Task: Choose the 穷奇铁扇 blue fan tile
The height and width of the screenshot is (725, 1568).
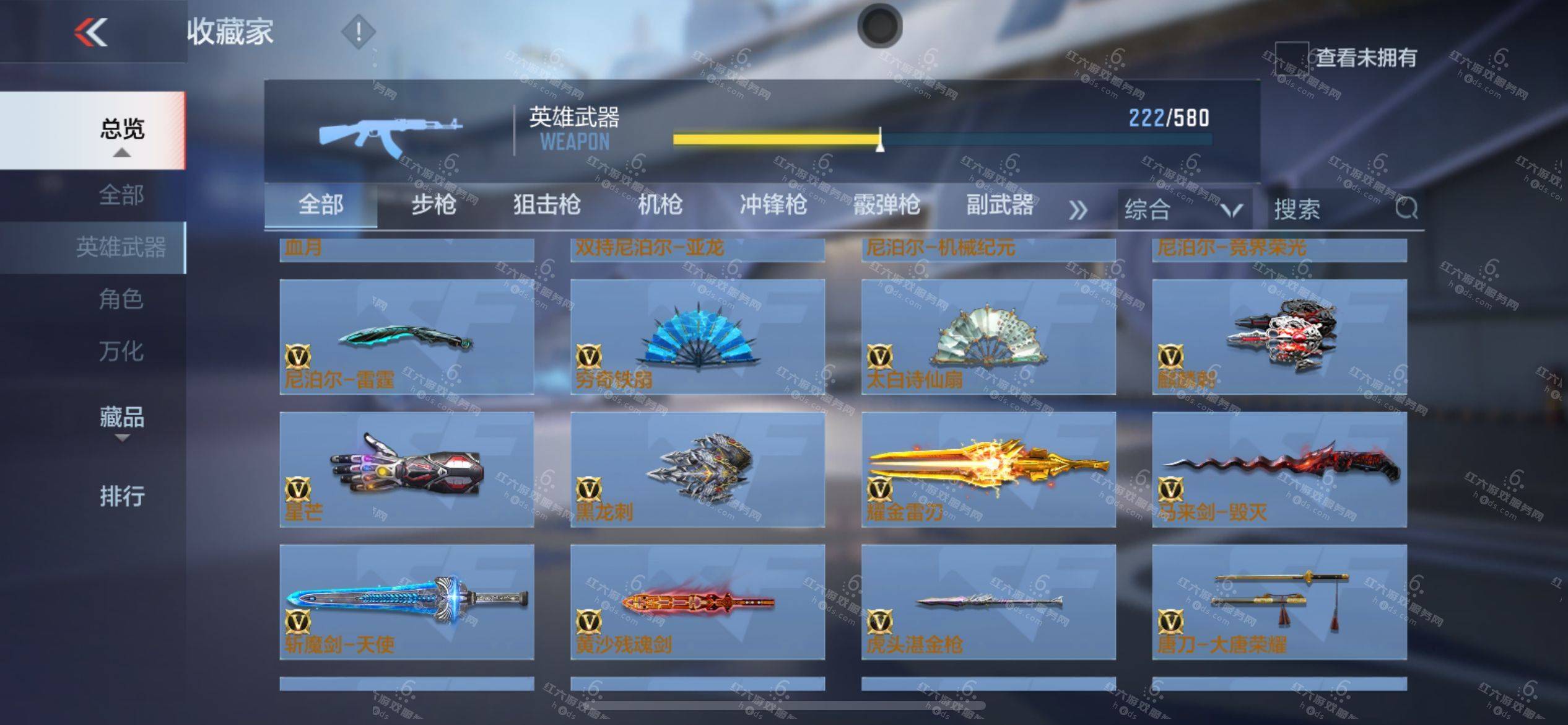Action: (697, 336)
